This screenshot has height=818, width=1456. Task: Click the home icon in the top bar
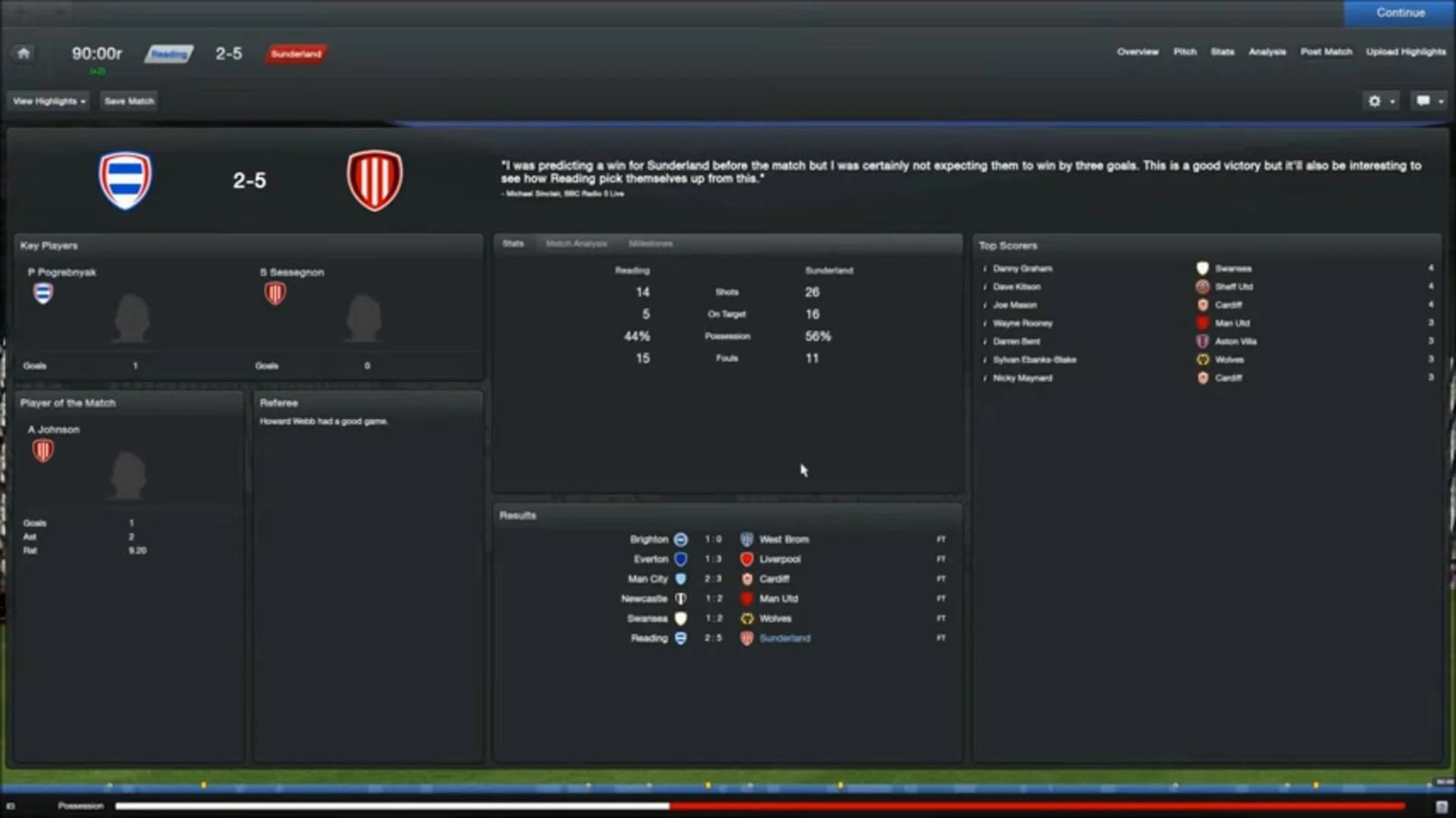[x=23, y=52]
